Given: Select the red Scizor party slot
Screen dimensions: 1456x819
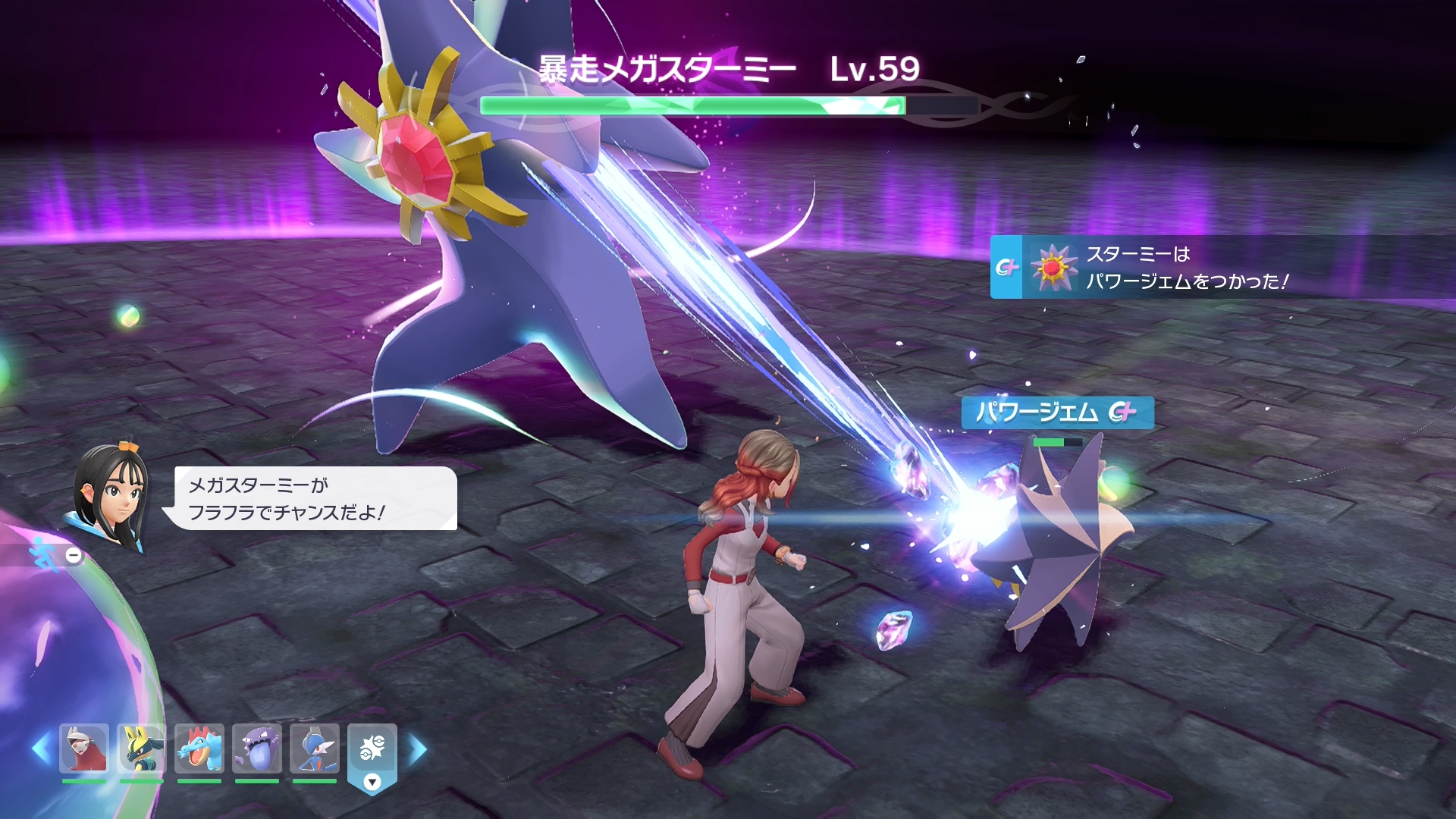Looking at the screenshot, I should coord(83,748).
